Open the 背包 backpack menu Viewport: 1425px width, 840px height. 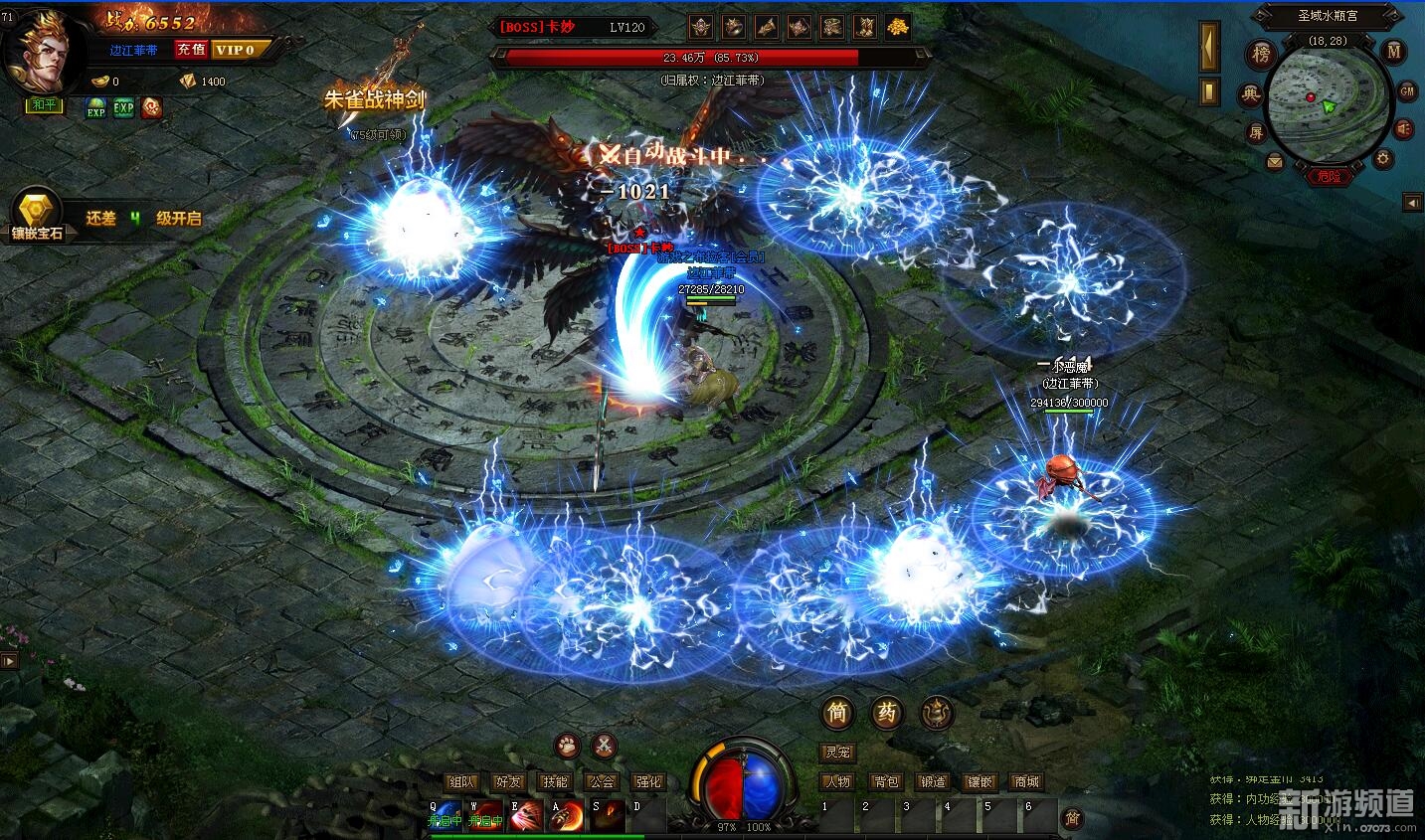coord(885,782)
